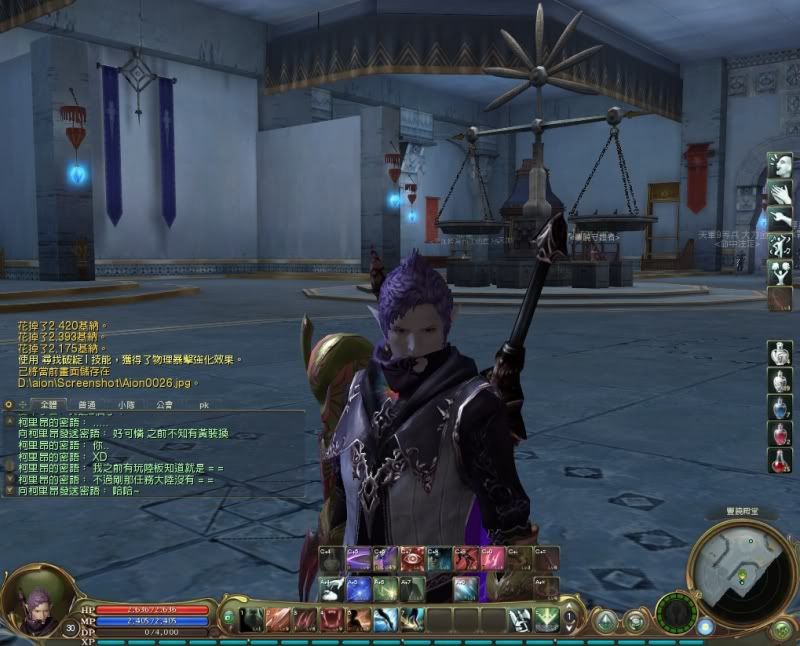Use the blue mana potion

[x=780, y=408]
